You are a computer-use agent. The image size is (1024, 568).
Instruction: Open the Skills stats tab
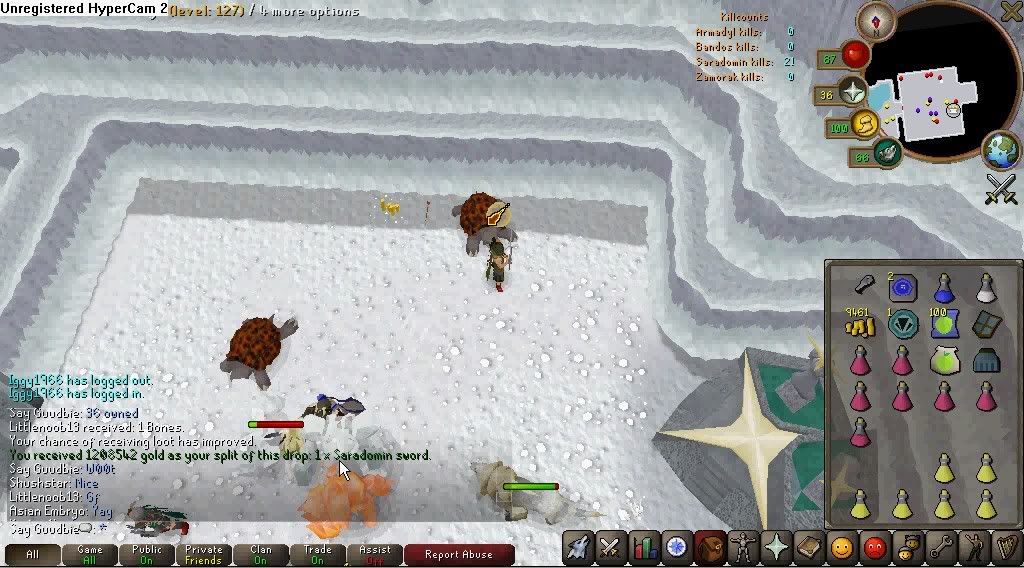pyautogui.click(x=644, y=547)
